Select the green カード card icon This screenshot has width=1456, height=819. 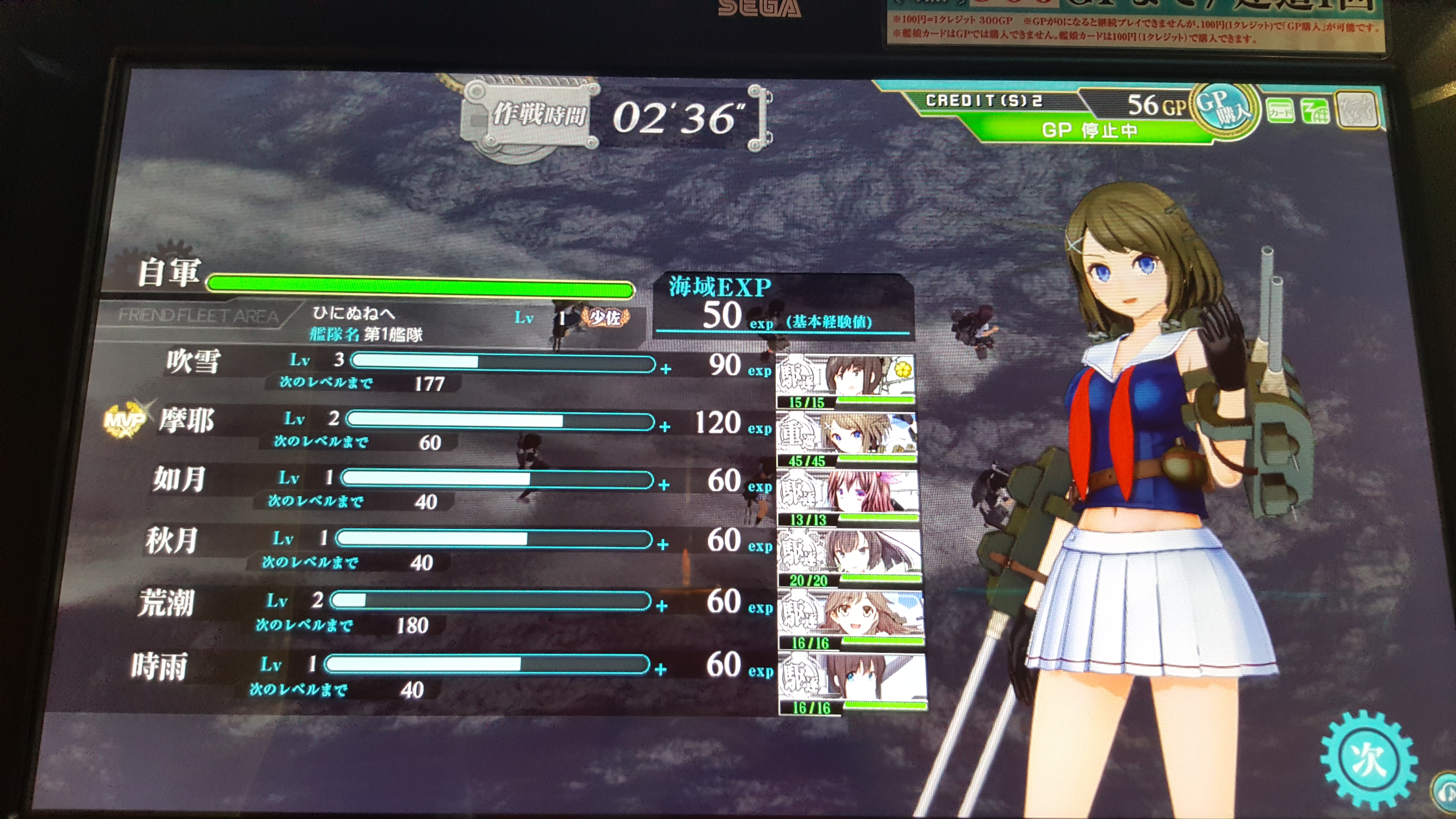[x=1280, y=111]
